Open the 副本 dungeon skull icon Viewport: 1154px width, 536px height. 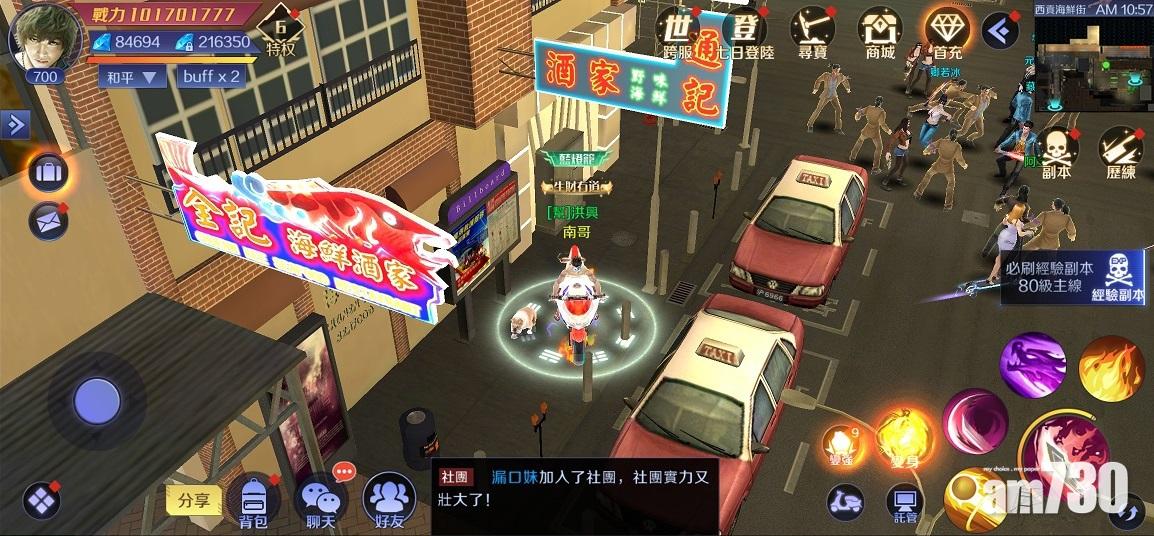pos(1056,154)
